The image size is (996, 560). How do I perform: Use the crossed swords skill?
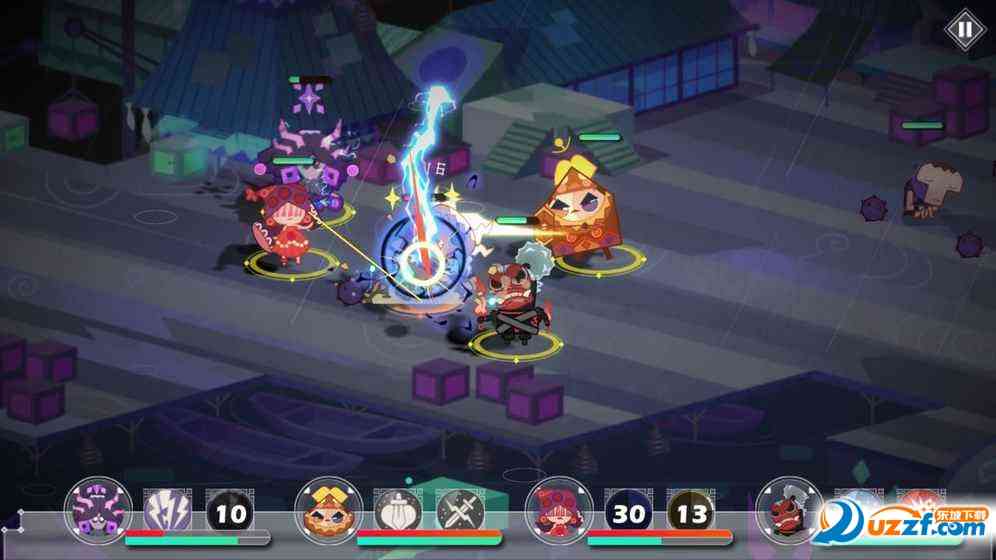point(460,514)
